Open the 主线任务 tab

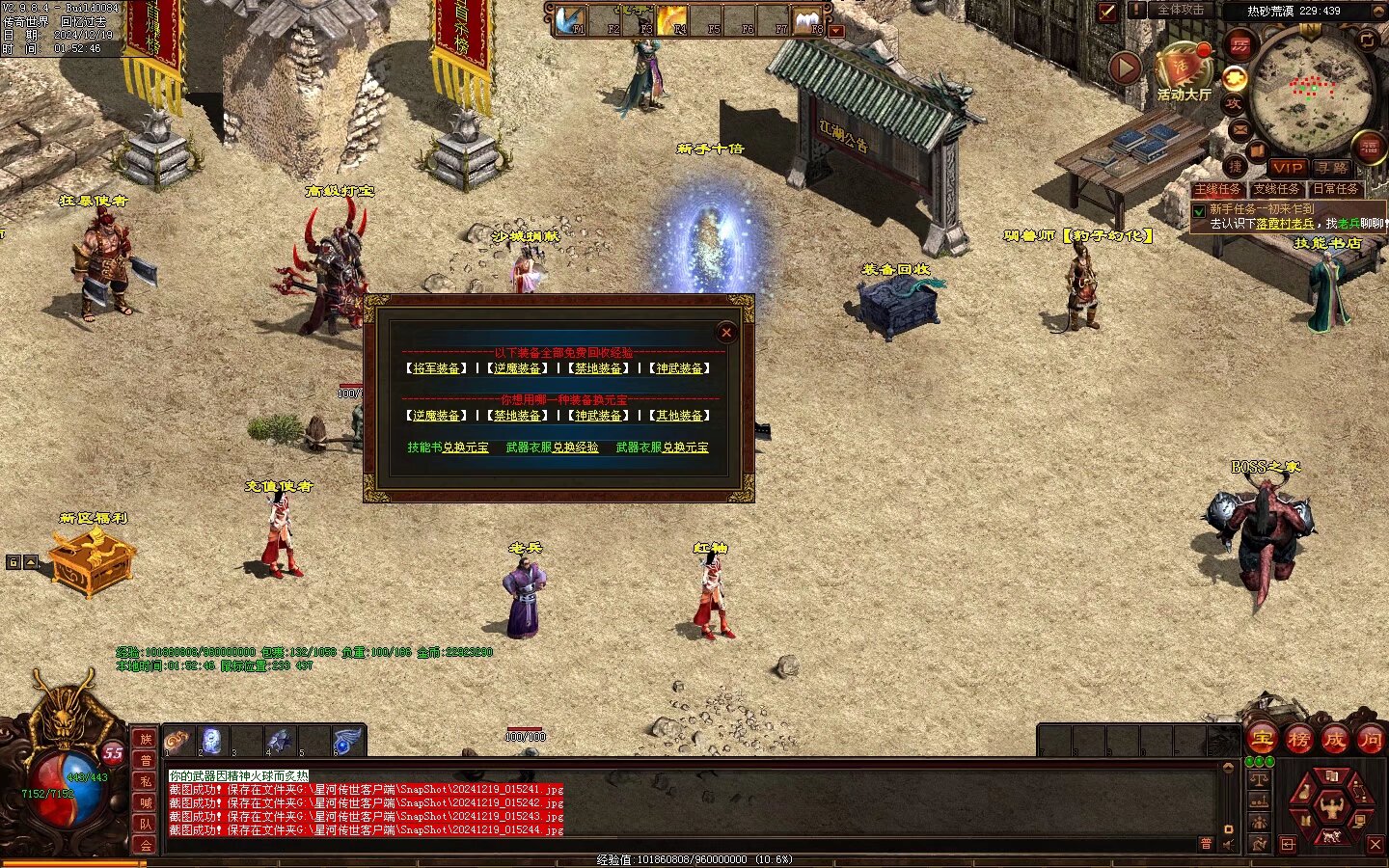(1218, 189)
